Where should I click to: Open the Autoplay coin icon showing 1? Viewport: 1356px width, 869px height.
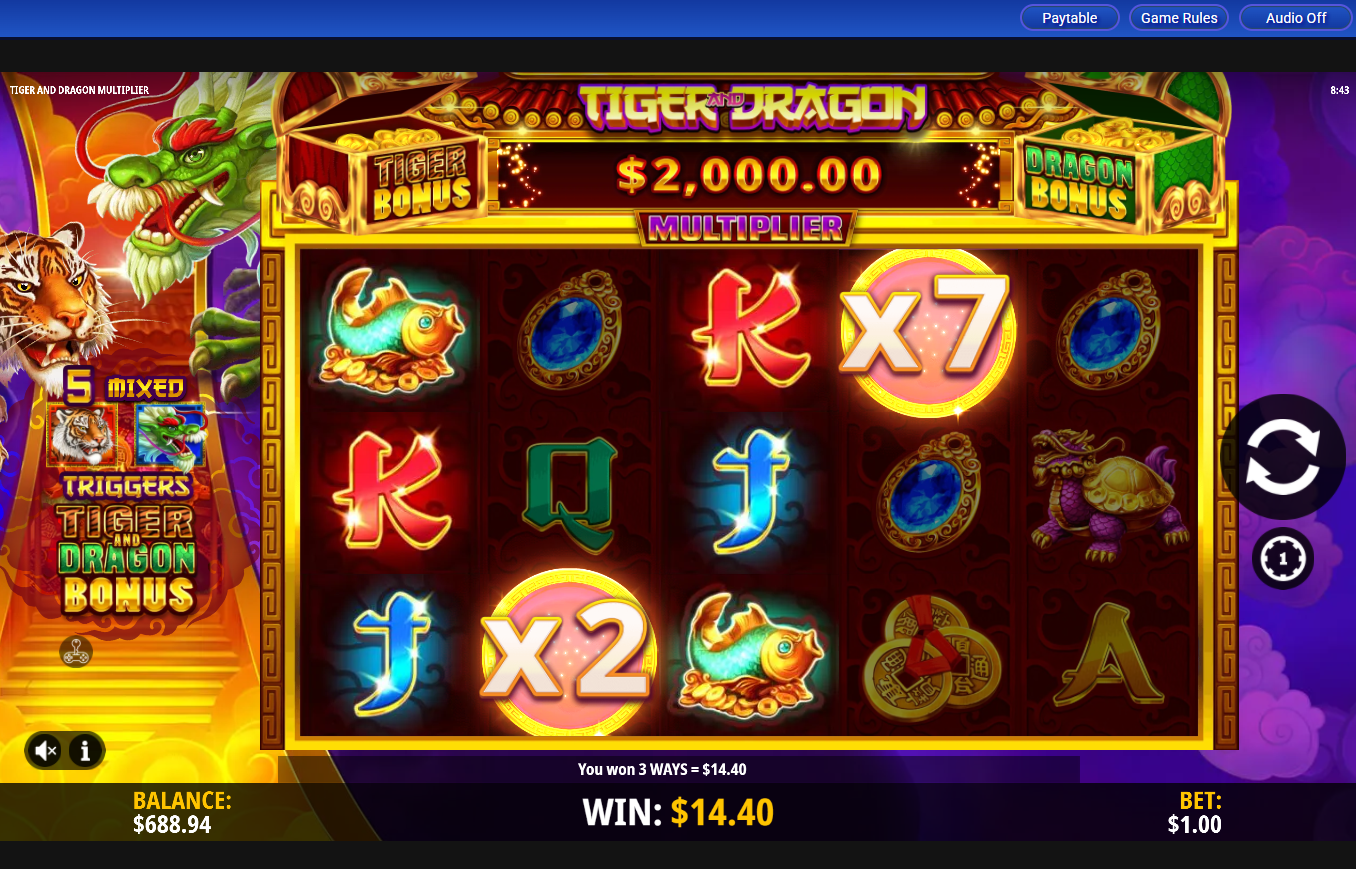click(x=1283, y=558)
